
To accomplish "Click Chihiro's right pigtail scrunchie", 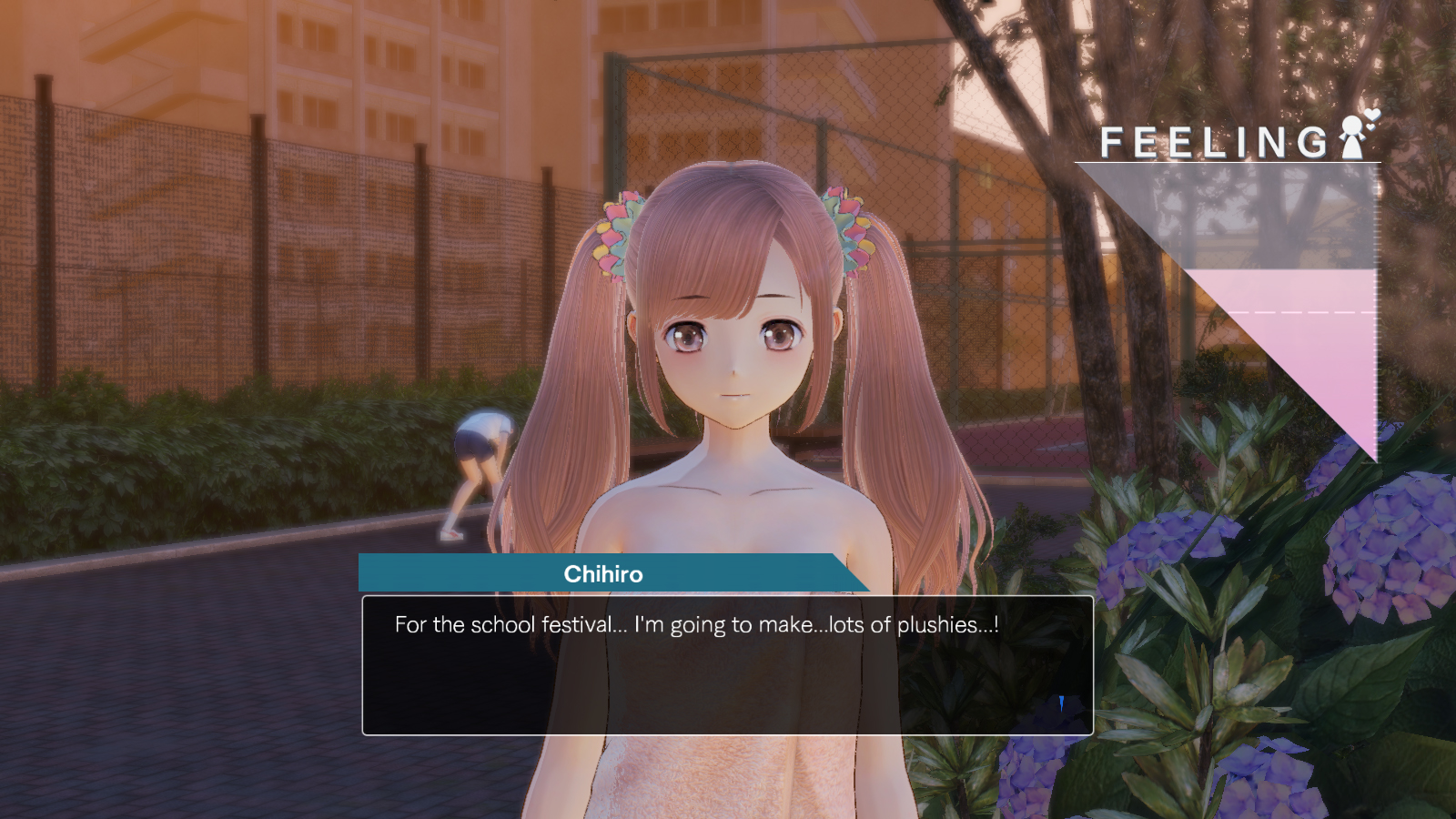I will pyautogui.click(x=850, y=227).
